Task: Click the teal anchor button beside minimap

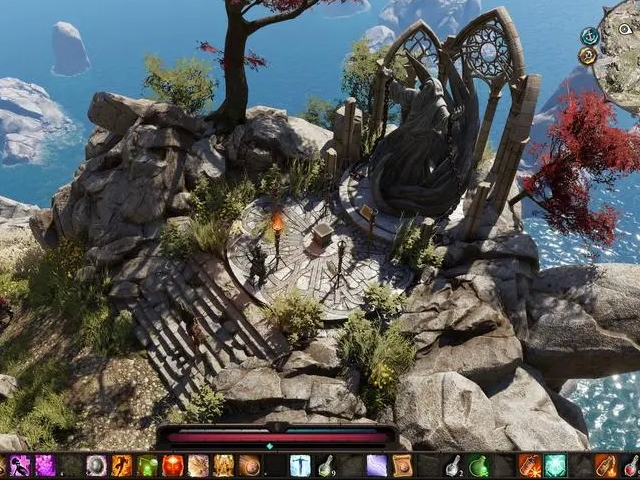Action: pyautogui.click(x=589, y=36)
